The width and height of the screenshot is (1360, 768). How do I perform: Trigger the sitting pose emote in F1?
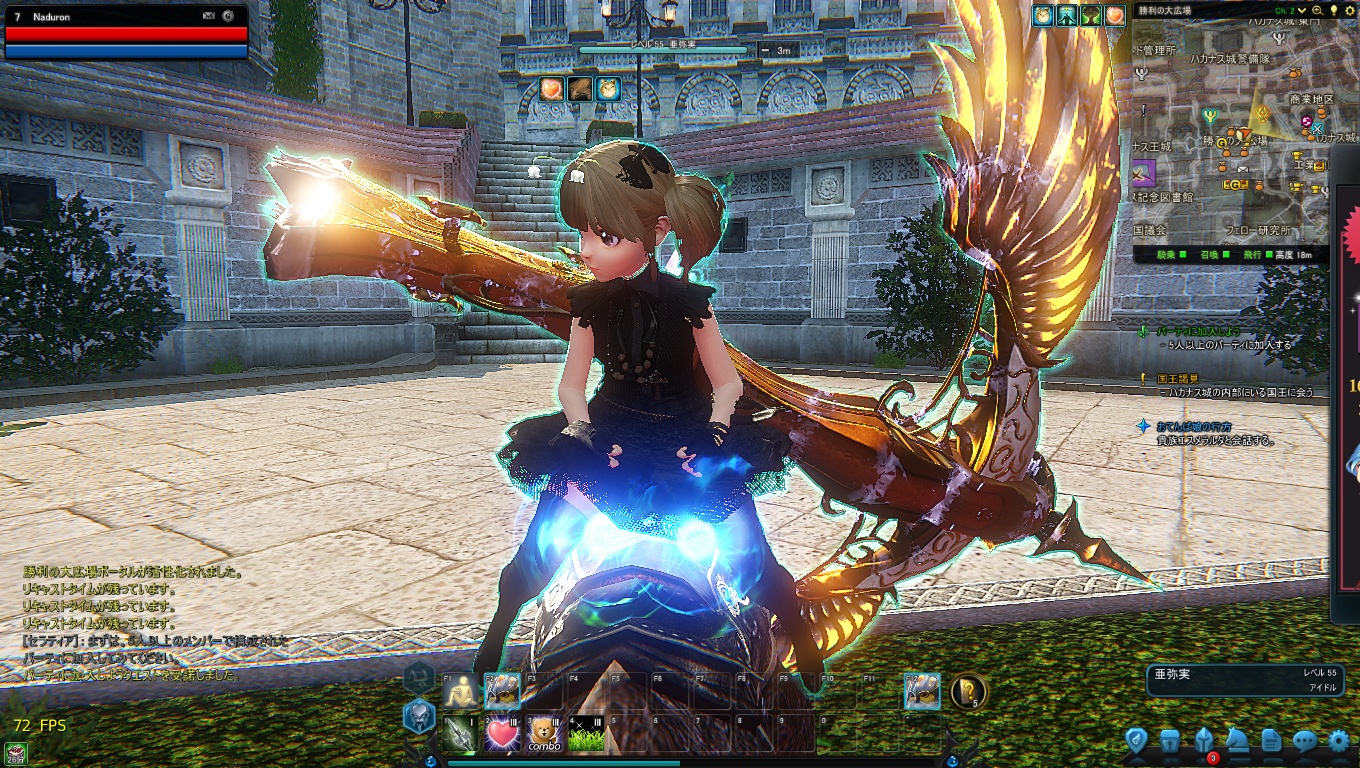pos(460,691)
